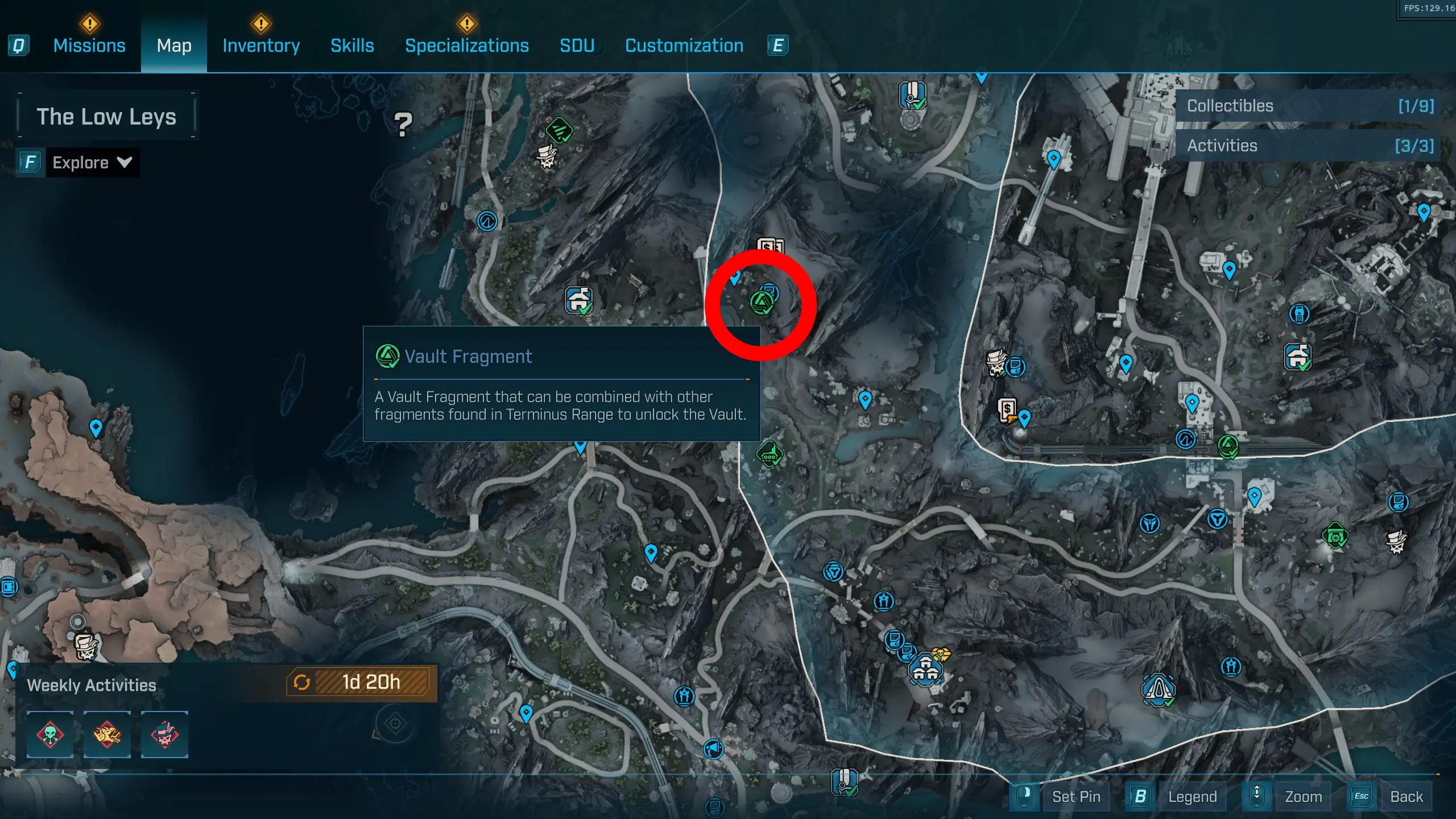Select the top-hat skull Weekly Activity icon

click(x=165, y=735)
